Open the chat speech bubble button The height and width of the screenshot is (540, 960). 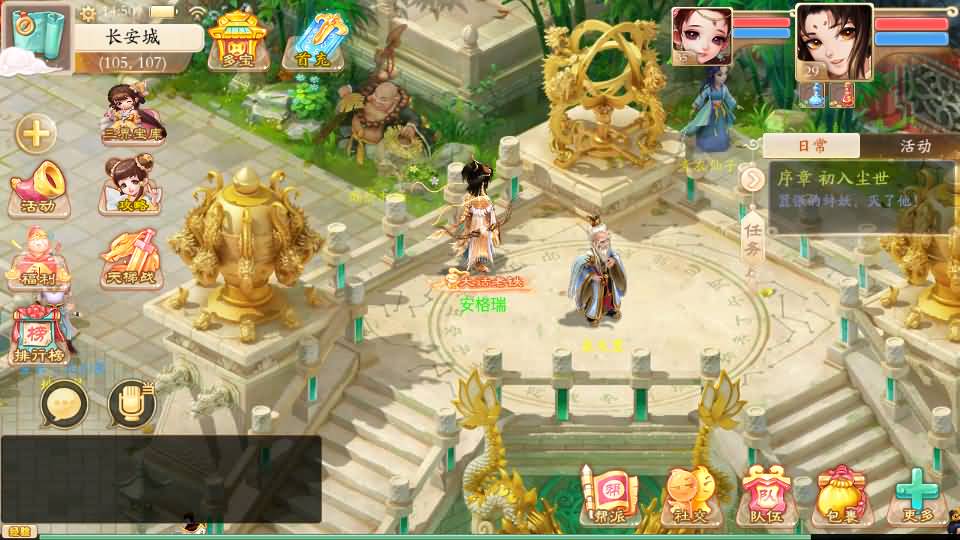(65, 404)
